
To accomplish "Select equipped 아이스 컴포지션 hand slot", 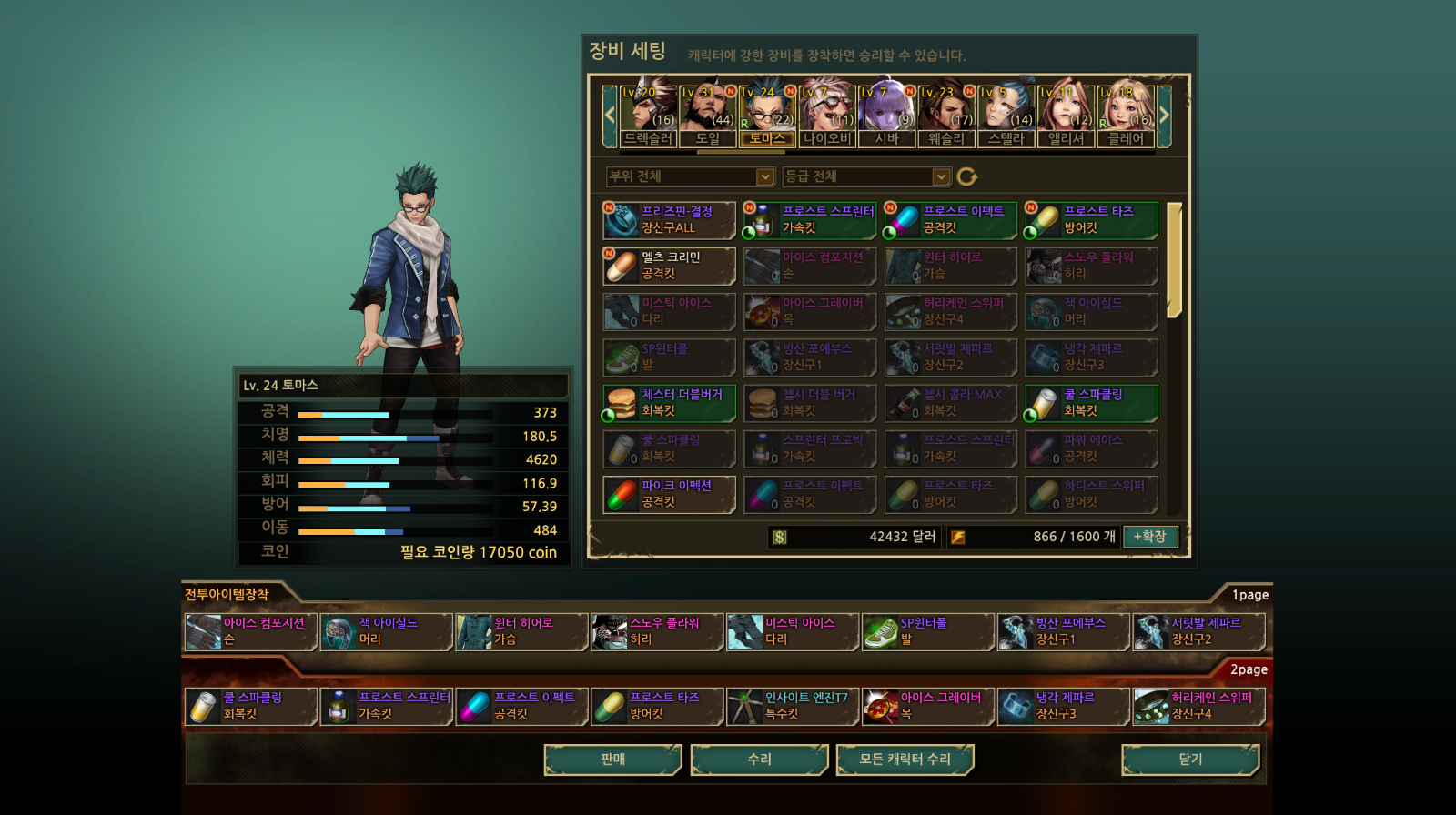I will (250, 631).
